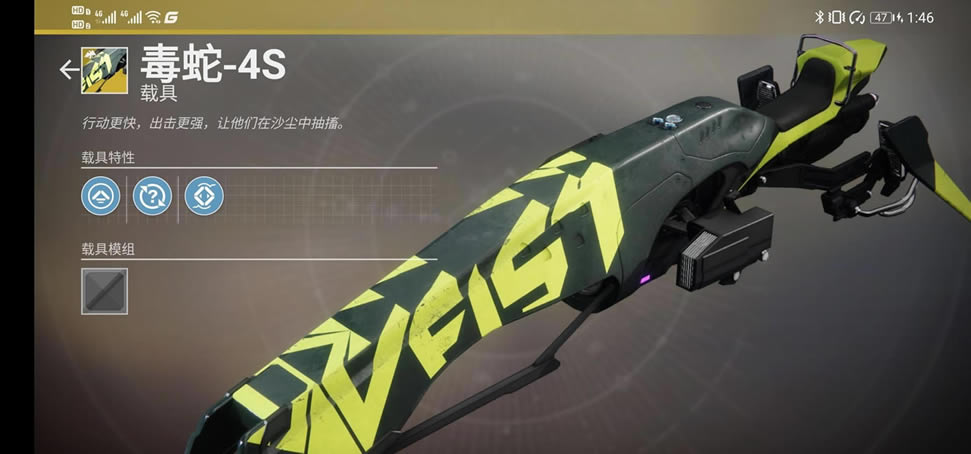Choose the diamond-shaped vehicle perk icon
971x454 pixels.
(x=204, y=196)
